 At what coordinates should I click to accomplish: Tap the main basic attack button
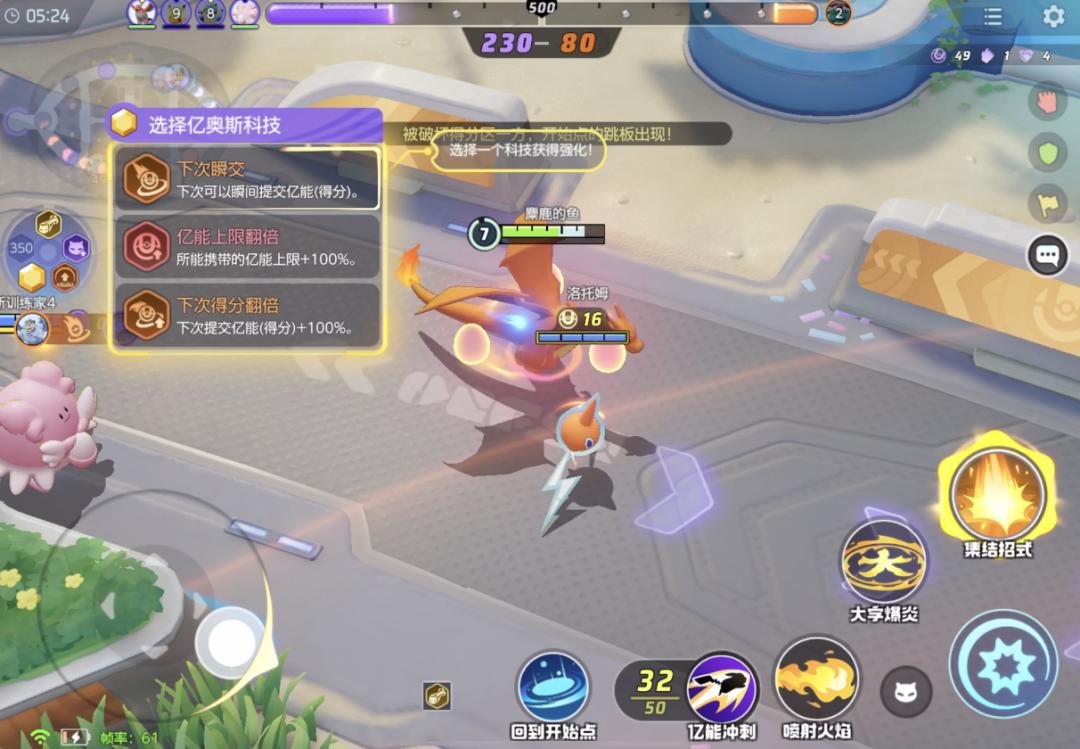coord(1002,664)
